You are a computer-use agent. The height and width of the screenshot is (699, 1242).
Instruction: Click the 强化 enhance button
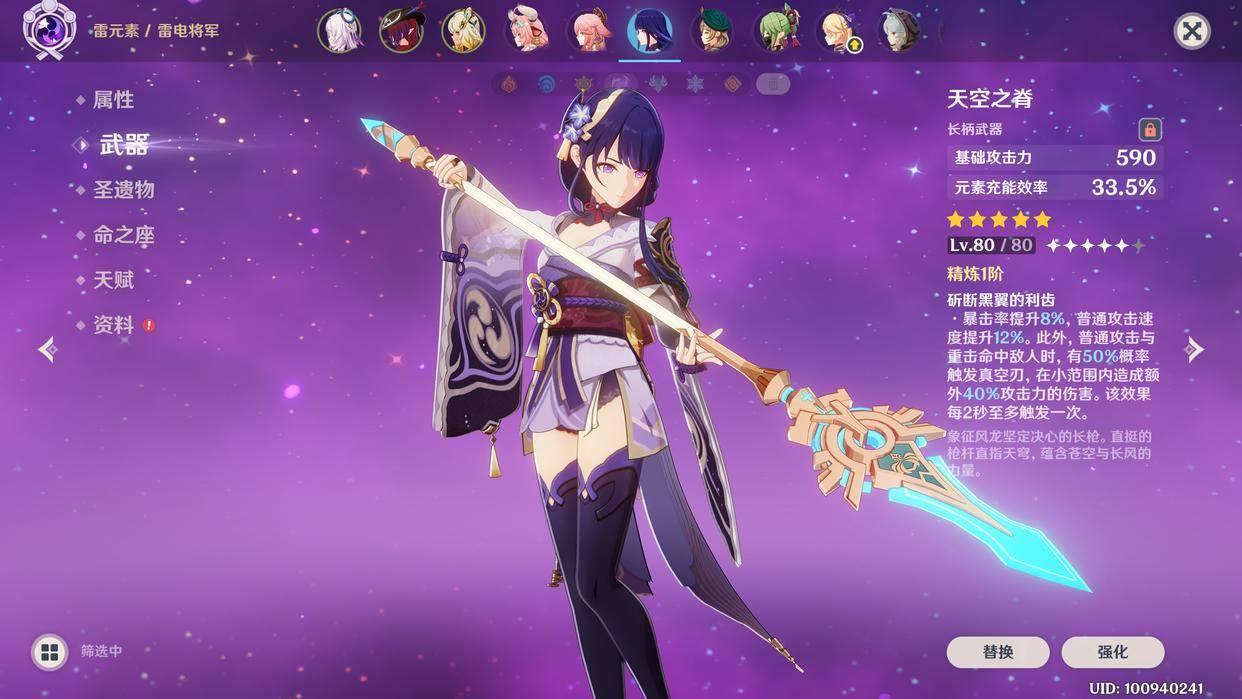(x=1113, y=652)
